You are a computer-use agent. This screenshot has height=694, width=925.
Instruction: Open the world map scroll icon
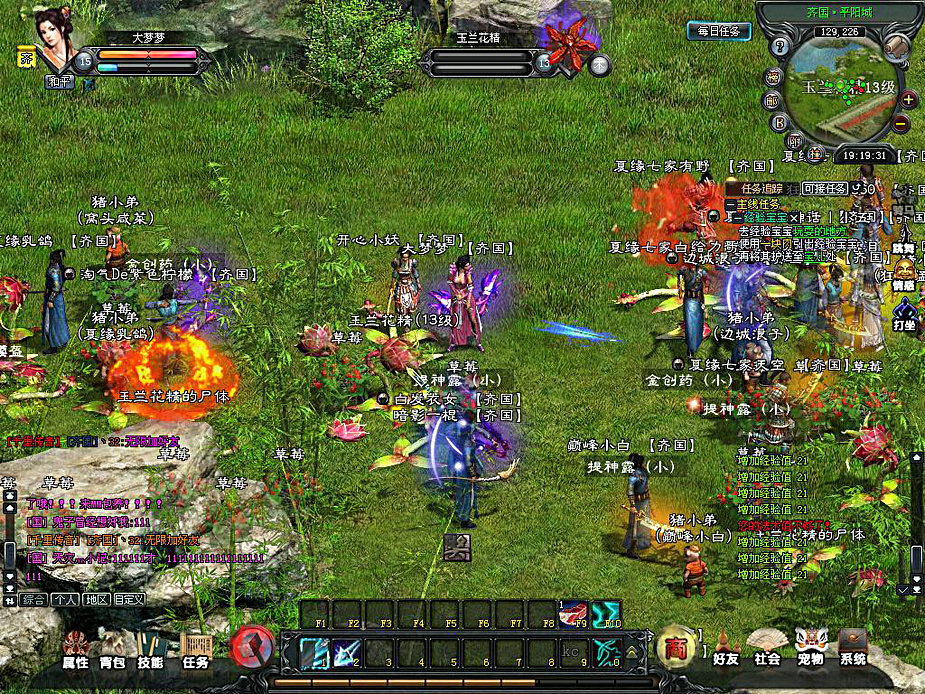tap(897, 47)
